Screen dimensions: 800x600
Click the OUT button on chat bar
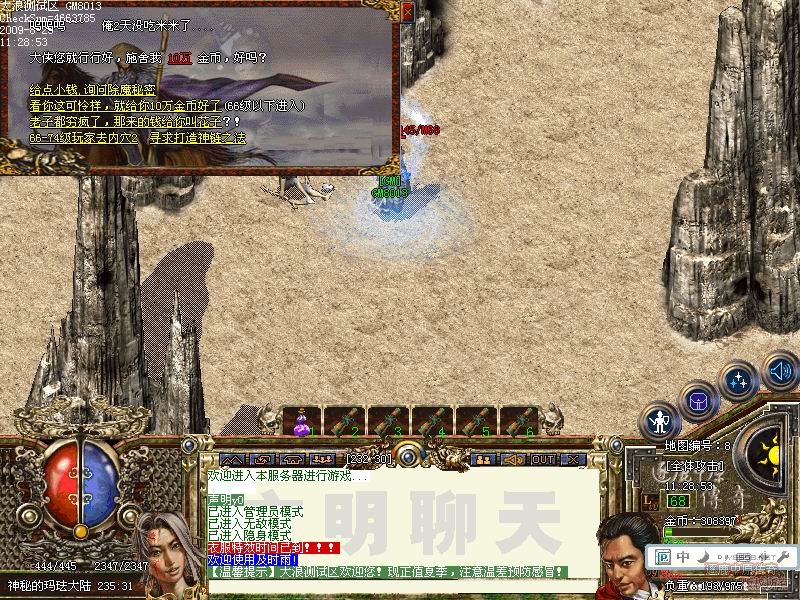pos(542,460)
